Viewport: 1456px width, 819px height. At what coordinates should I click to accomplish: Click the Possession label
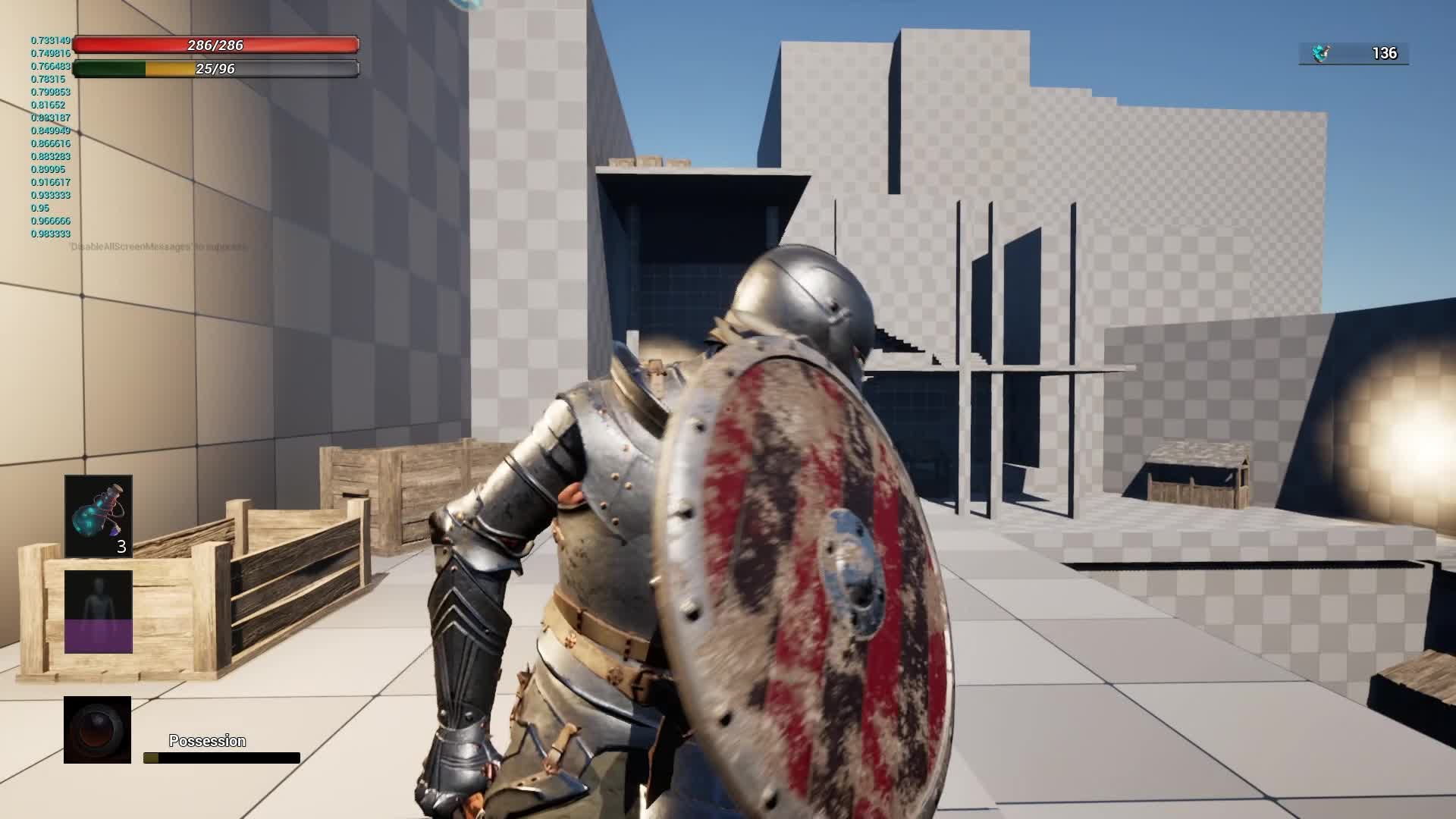pos(207,739)
